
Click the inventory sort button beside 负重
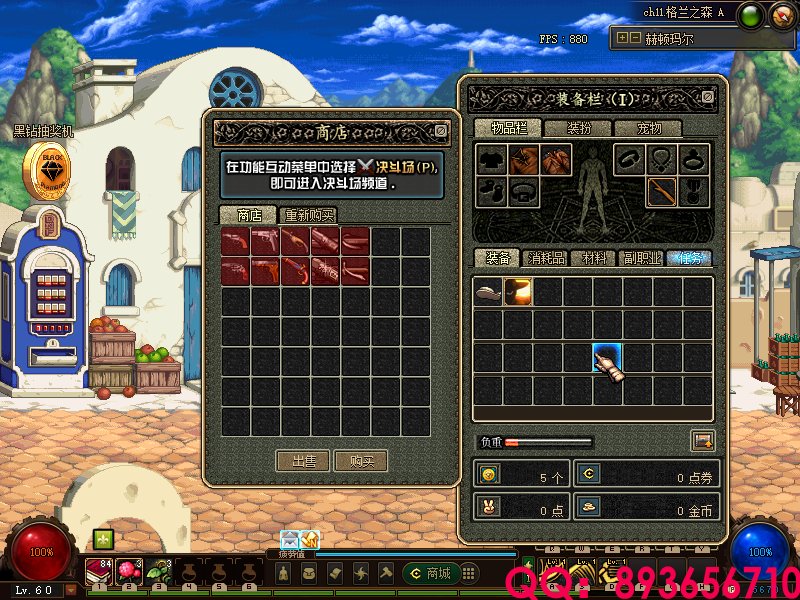pyautogui.click(x=702, y=440)
